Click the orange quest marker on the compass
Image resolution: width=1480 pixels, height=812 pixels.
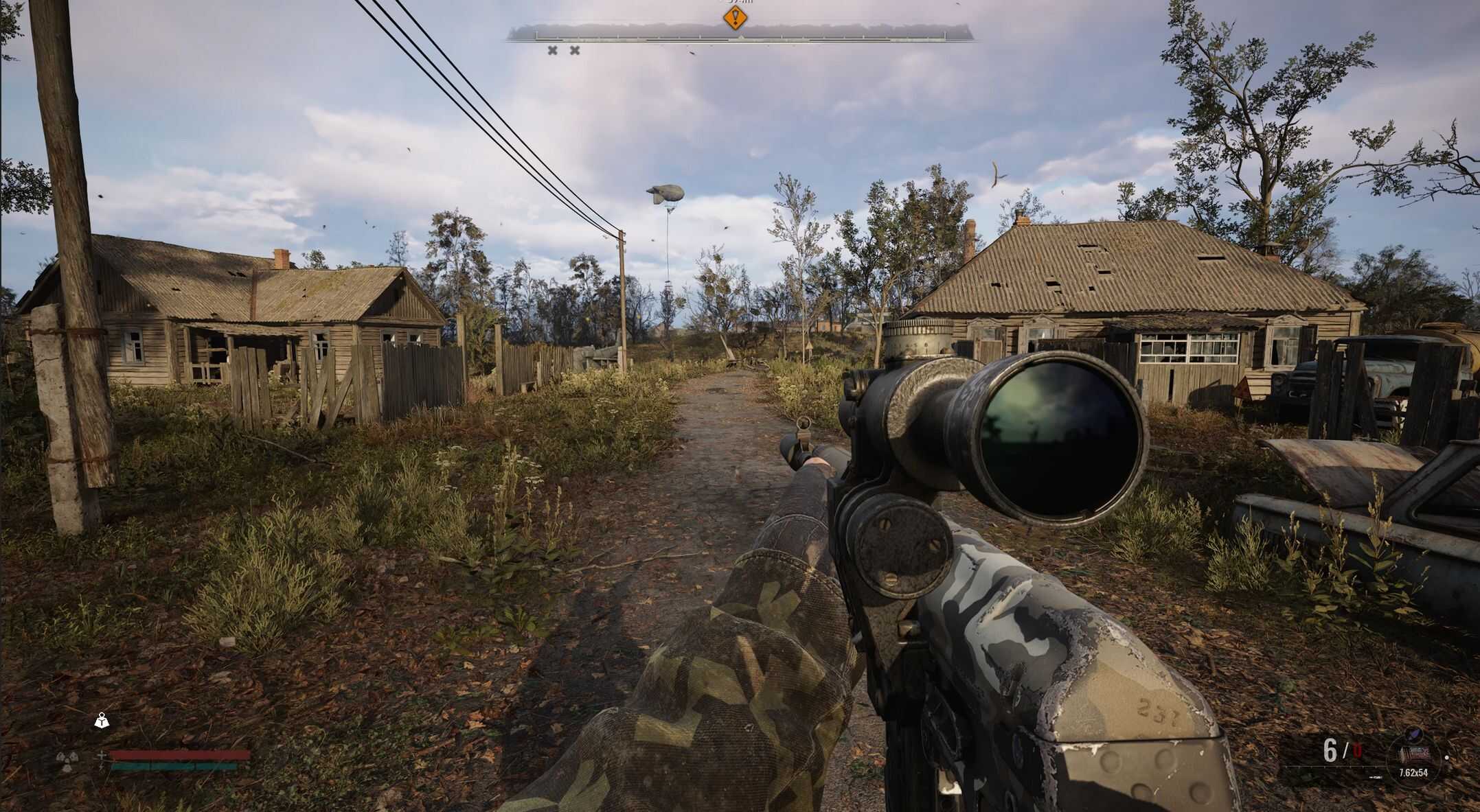[x=735, y=19]
